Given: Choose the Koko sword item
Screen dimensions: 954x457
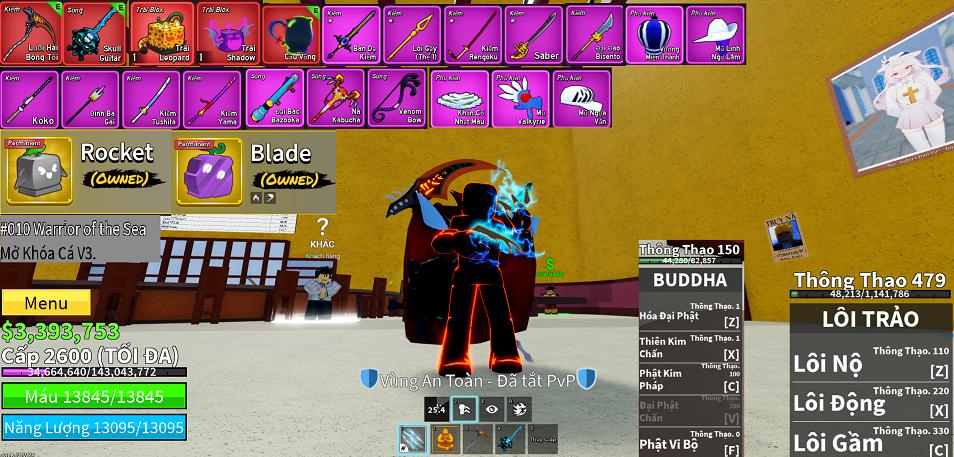Looking at the screenshot, I should point(29,98).
